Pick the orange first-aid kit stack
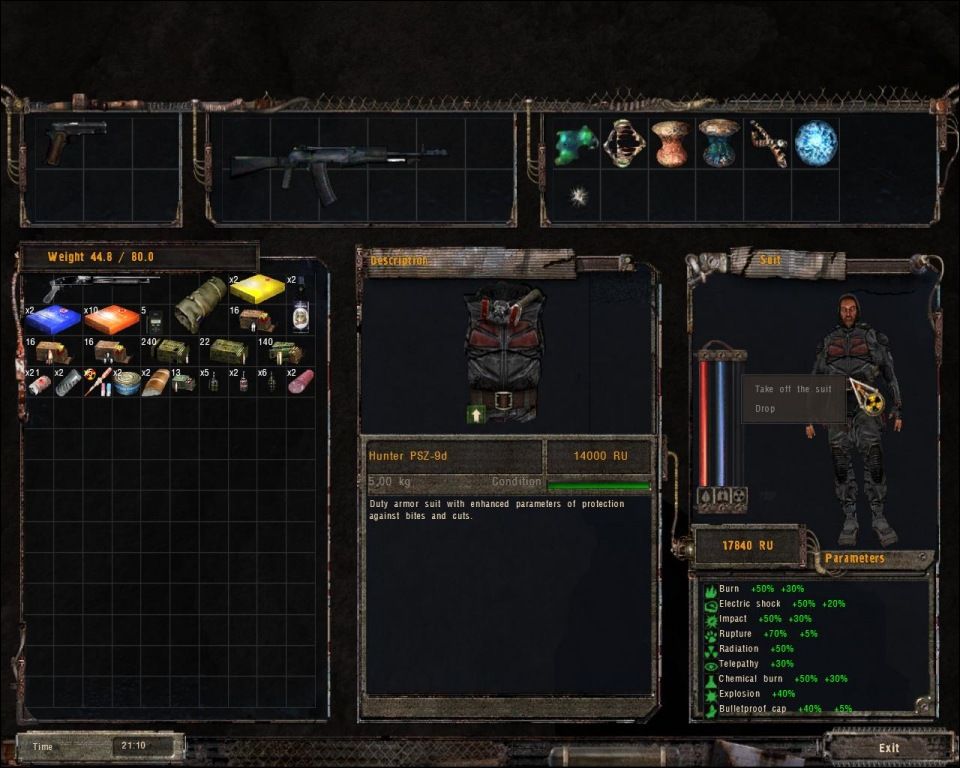Image resolution: width=960 pixels, height=768 pixels. coord(112,319)
